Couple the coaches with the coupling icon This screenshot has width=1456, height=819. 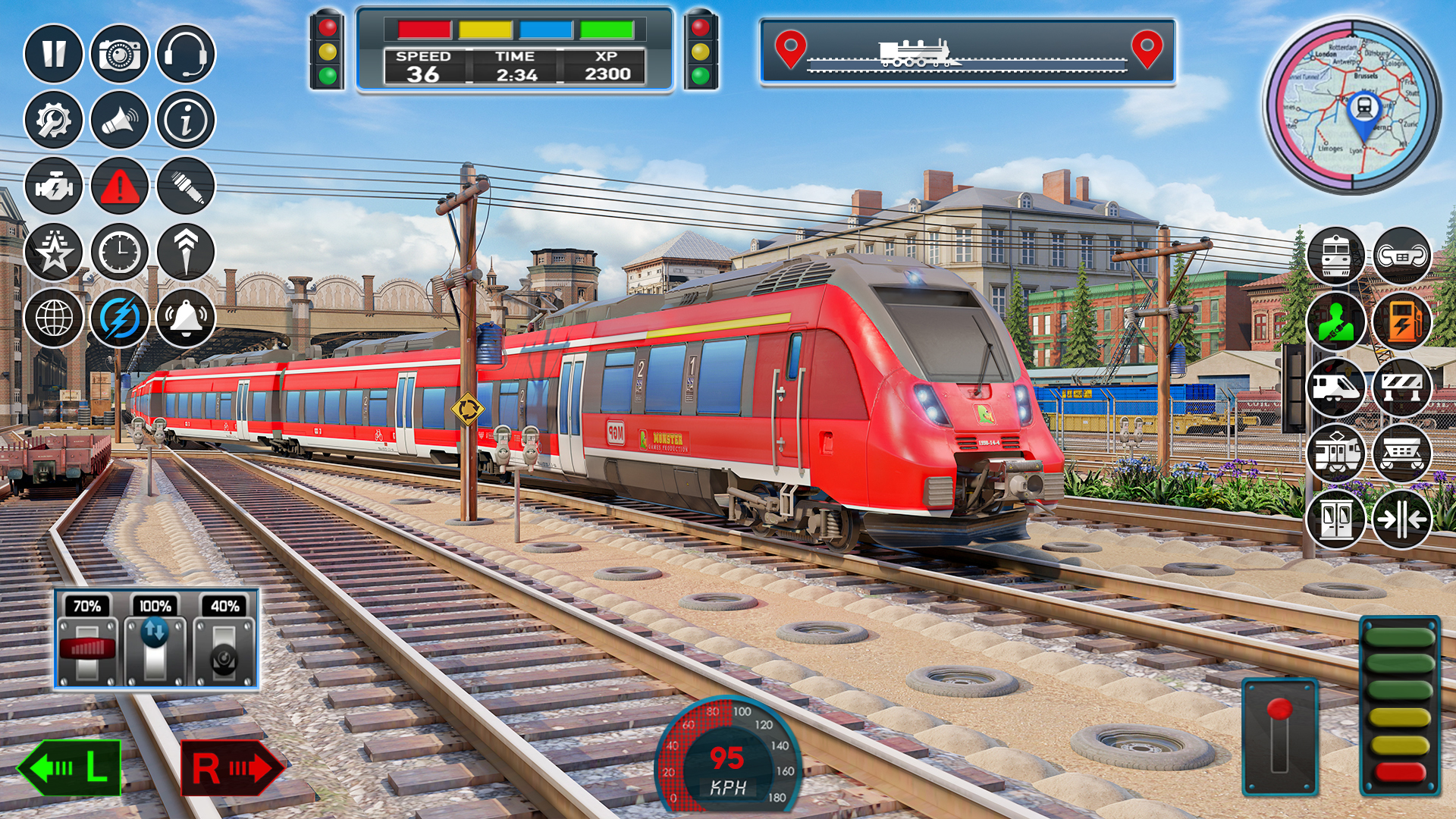click(1403, 253)
